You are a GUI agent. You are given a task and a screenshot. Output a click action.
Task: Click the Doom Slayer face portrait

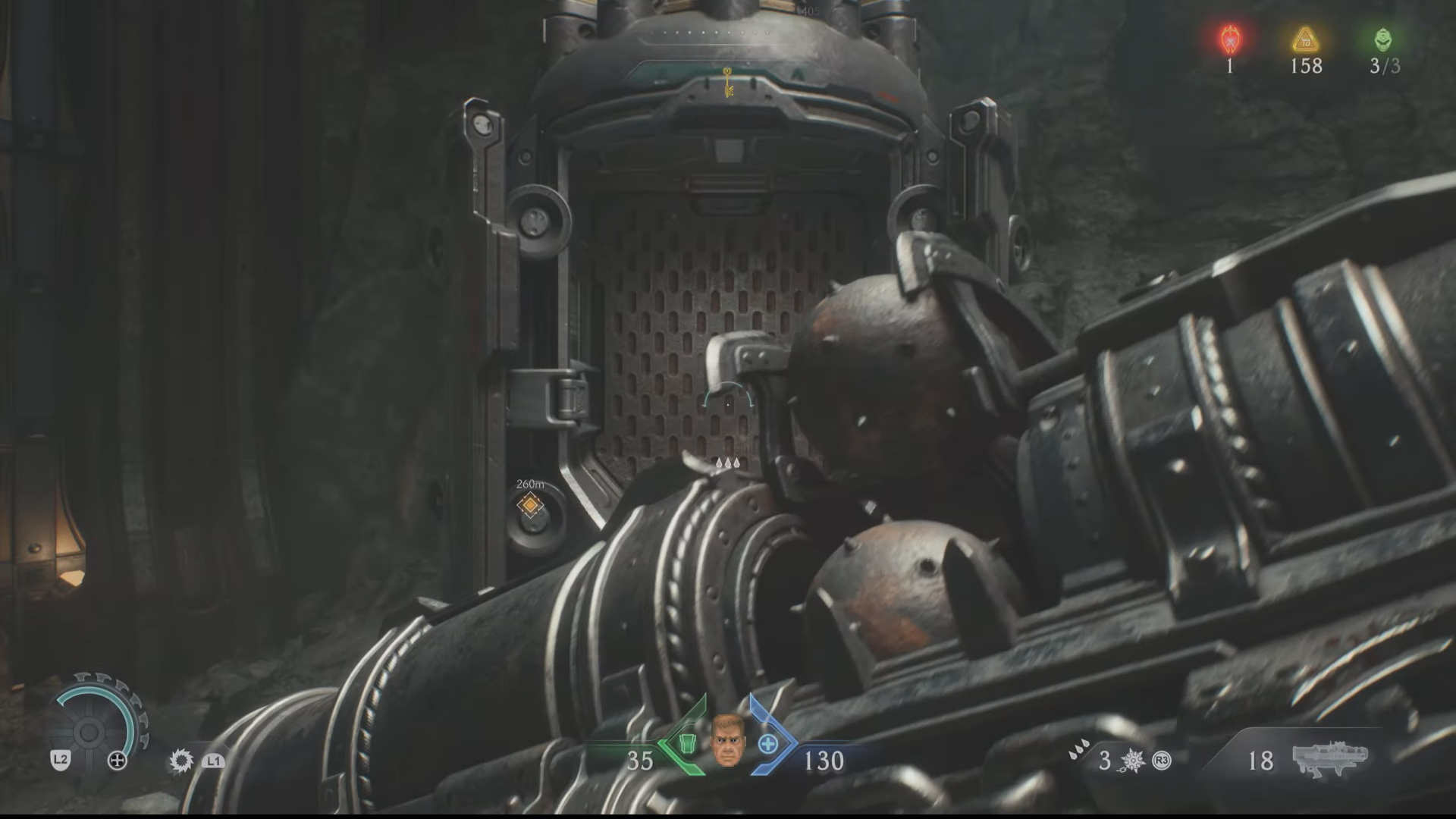point(727,741)
